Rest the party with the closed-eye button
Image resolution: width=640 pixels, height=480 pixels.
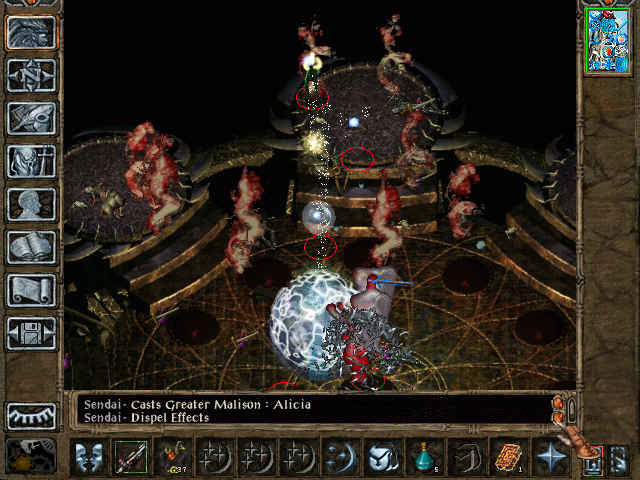pos(31,415)
